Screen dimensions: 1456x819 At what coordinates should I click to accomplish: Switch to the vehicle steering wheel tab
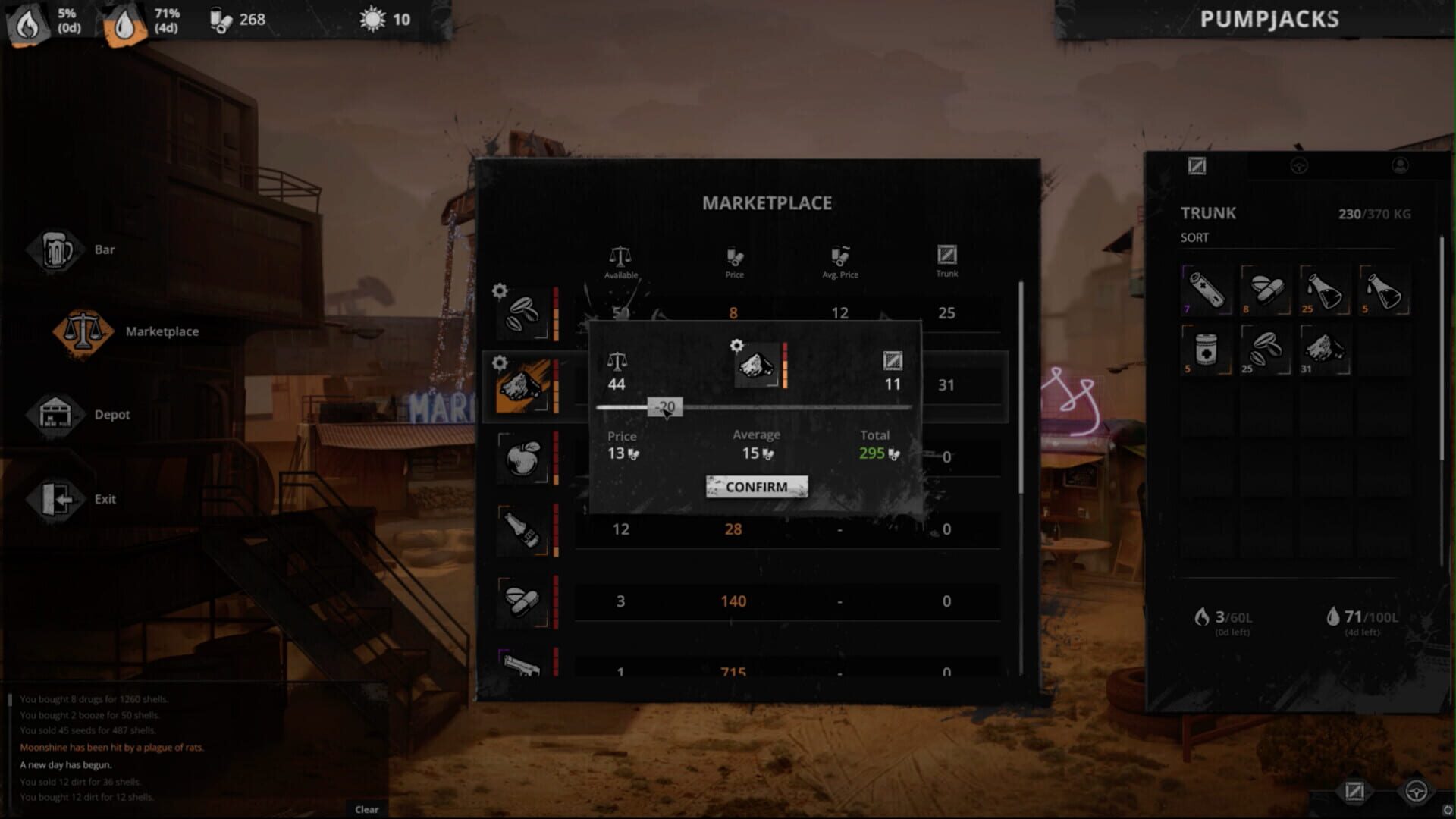[x=1300, y=167]
